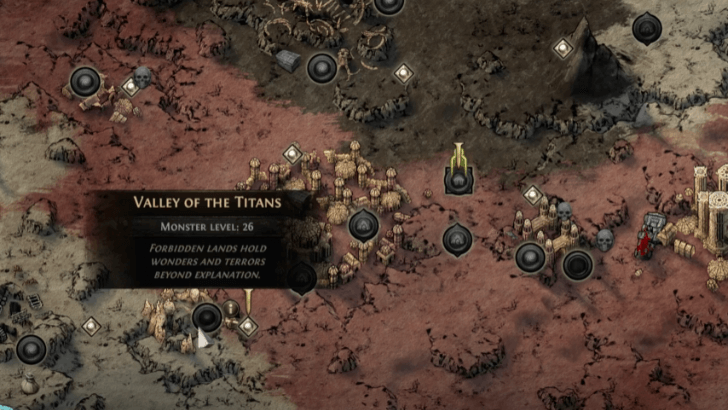Click the diamond waypoint at the mountain peak
Screen dimensions: 728x410
[x=563, y=47]
